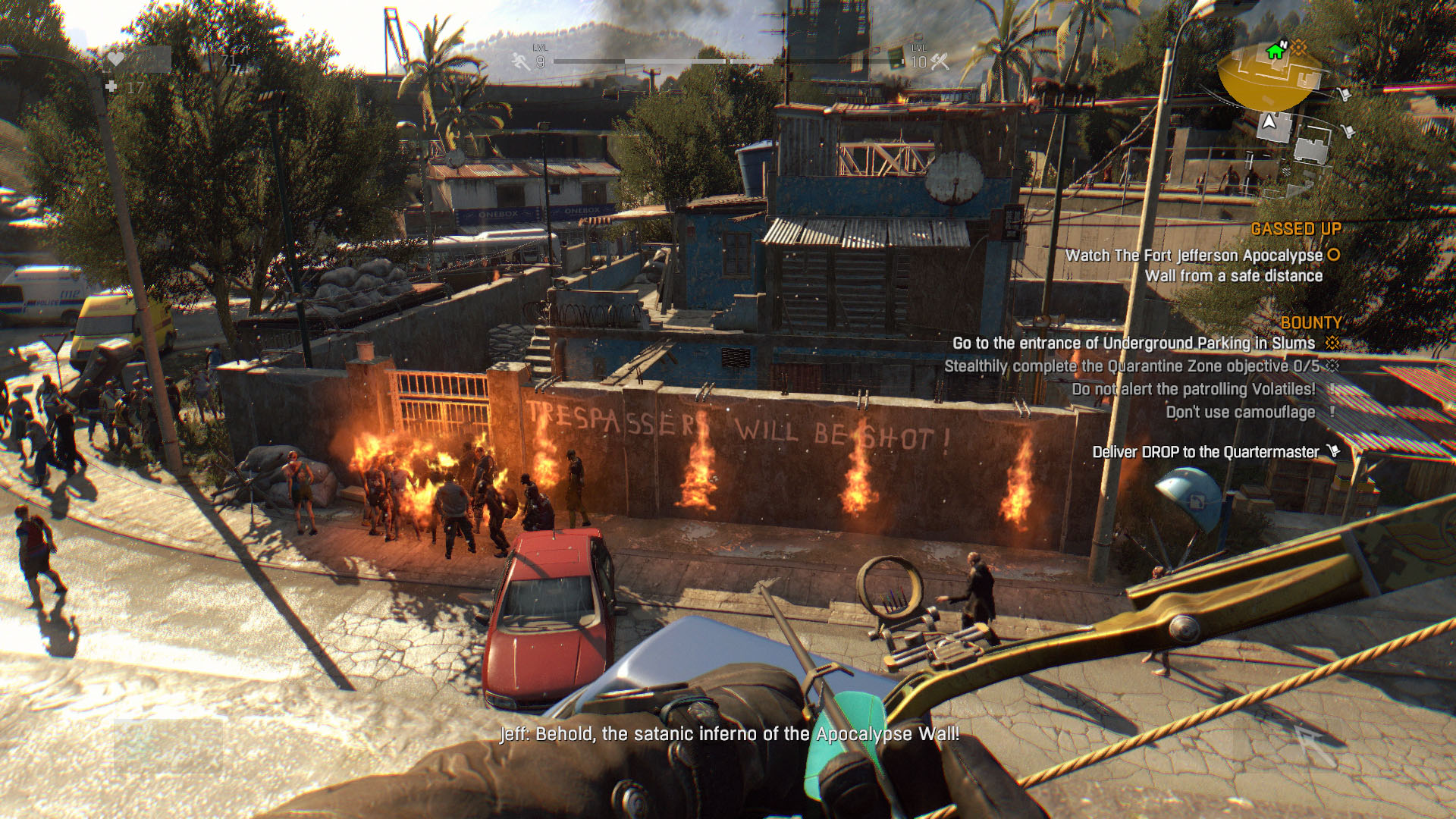Select the GASSED UP quest title
This screenshot has height=819, width=1456.
pyautogui.click(x=1295, y=229)
